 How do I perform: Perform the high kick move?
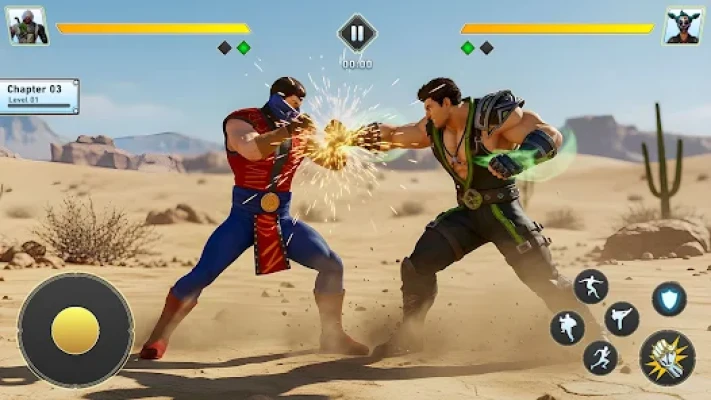[x=621, y=318]
